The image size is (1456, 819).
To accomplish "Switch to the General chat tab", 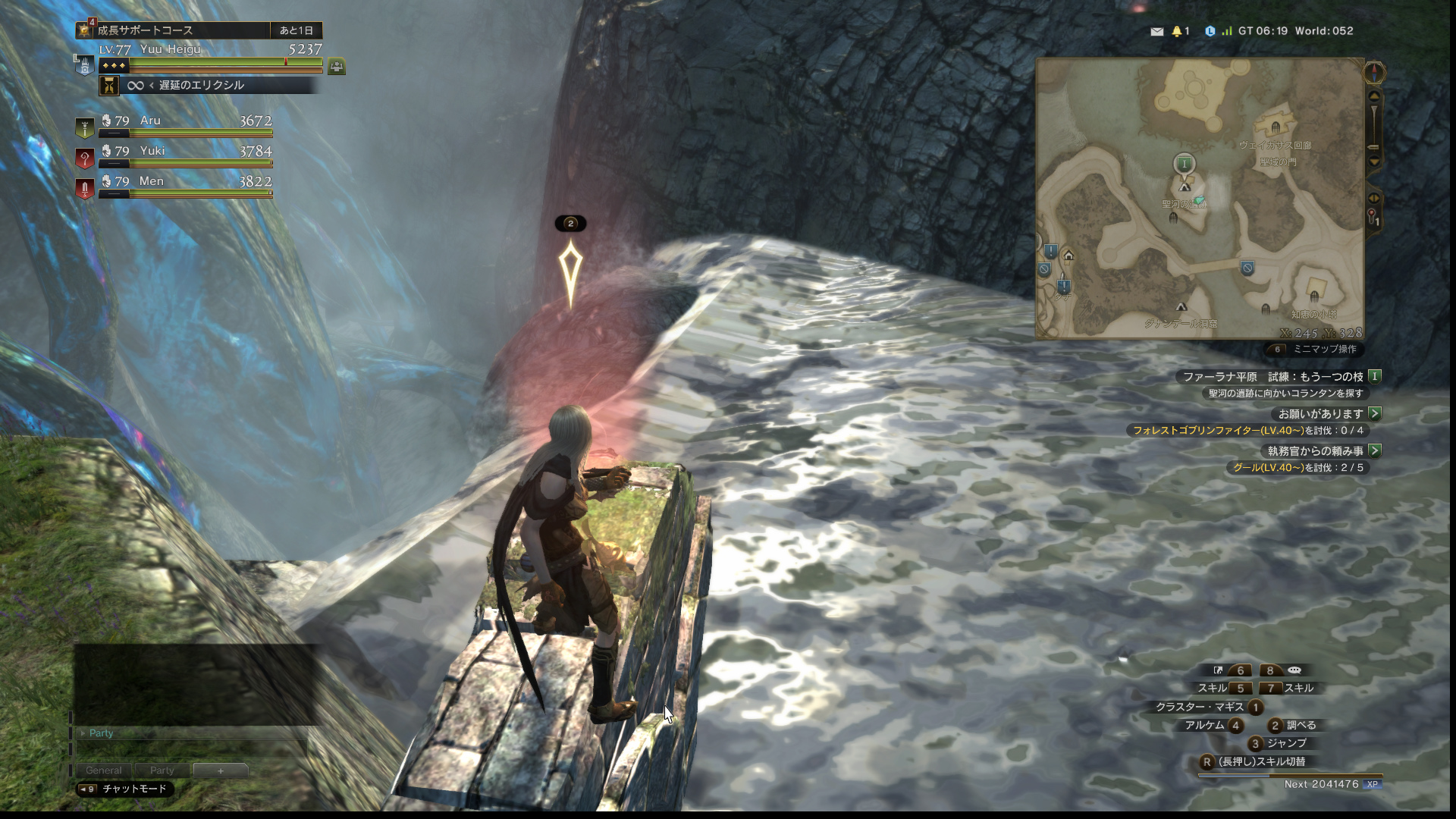I will (x=103, y=770).
